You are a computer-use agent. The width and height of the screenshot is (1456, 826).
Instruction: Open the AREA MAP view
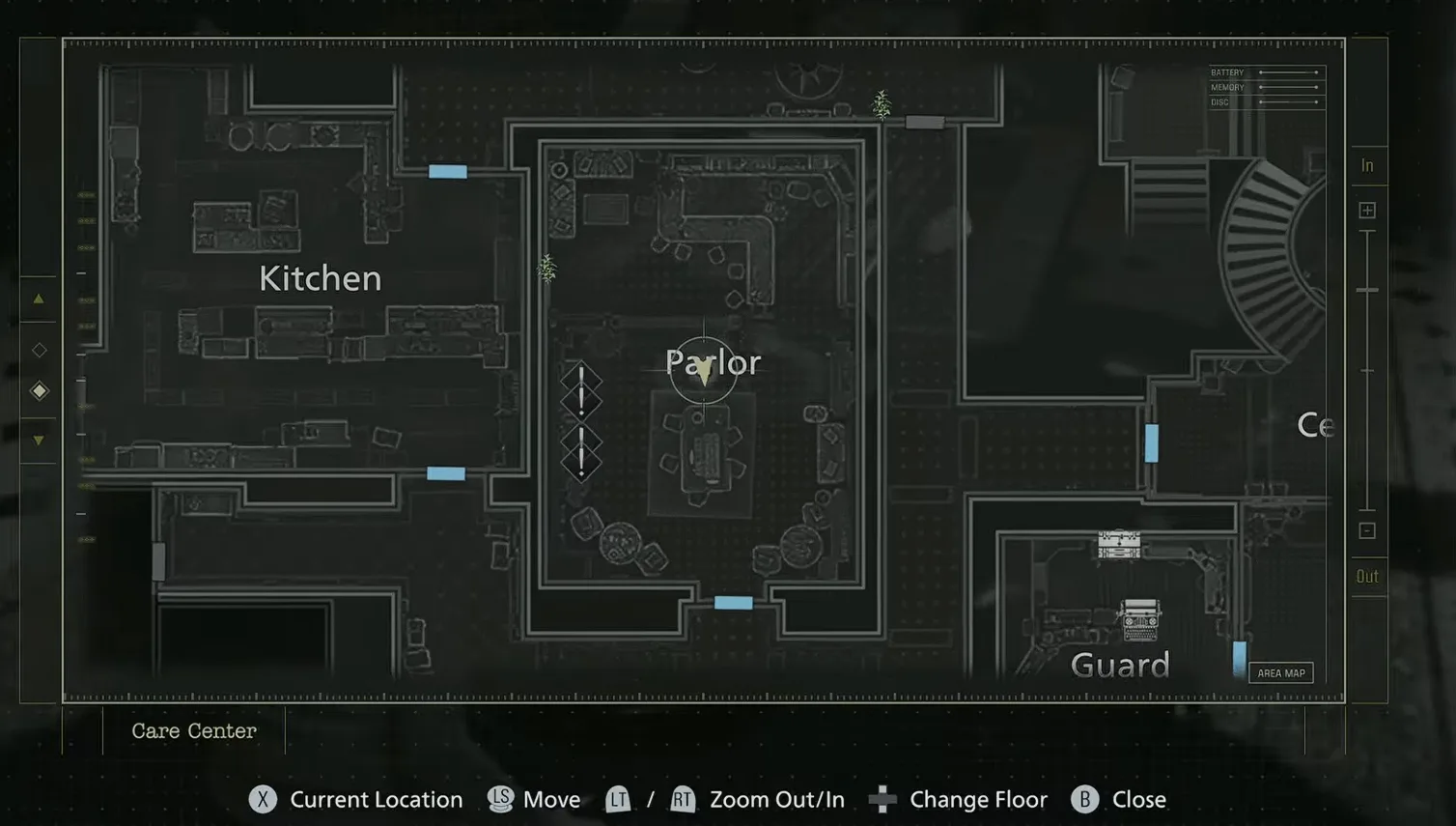[1280, 671]
